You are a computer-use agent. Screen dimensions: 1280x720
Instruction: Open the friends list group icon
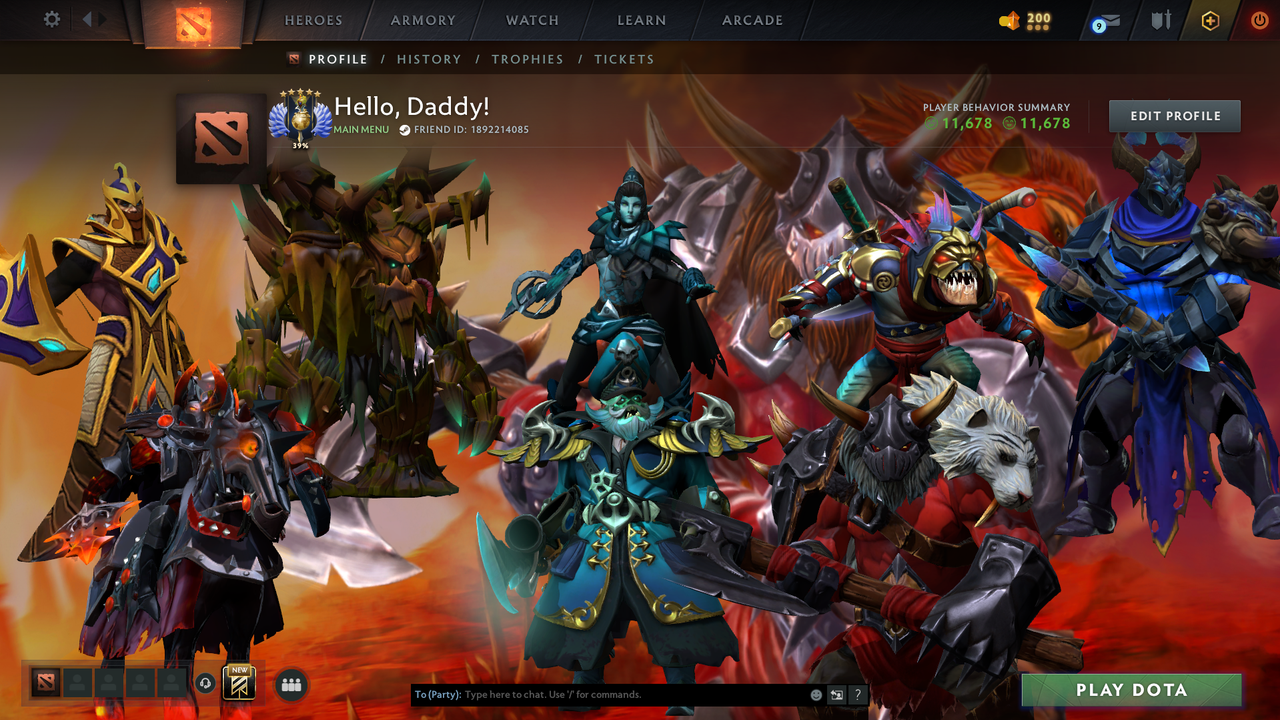pyautogui.click(x=290, y=683)
